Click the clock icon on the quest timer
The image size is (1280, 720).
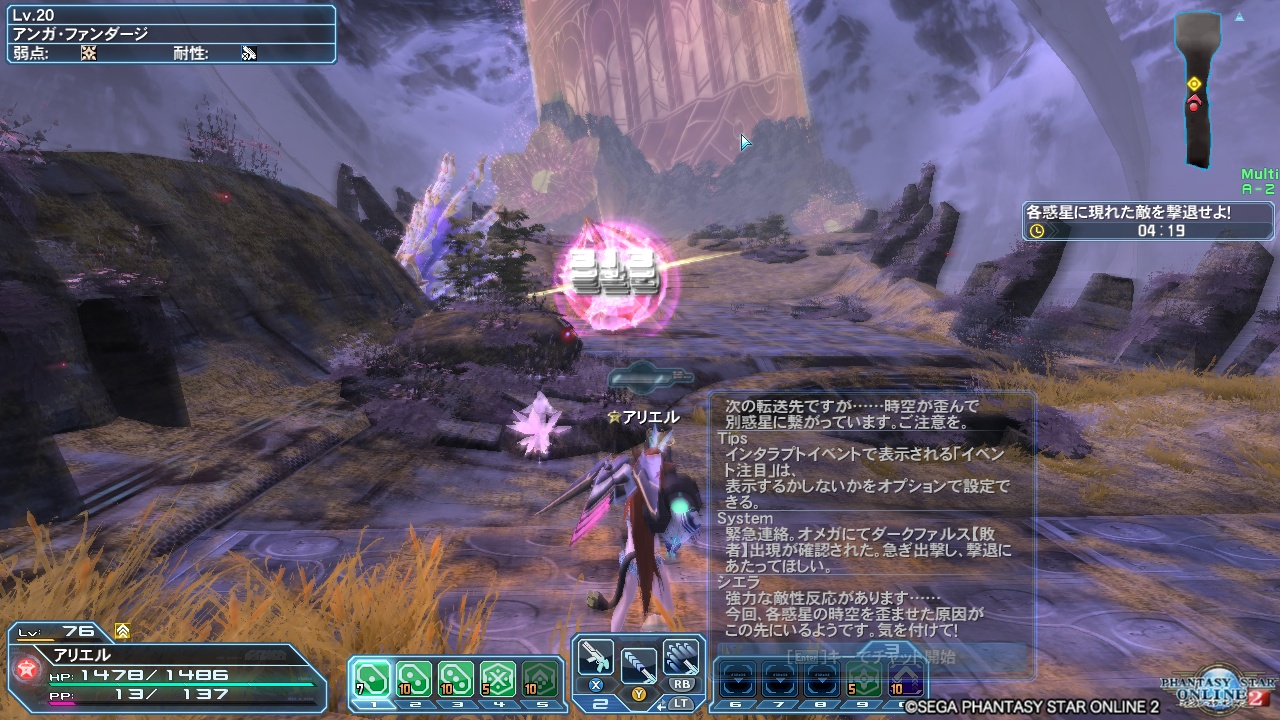1038,228
